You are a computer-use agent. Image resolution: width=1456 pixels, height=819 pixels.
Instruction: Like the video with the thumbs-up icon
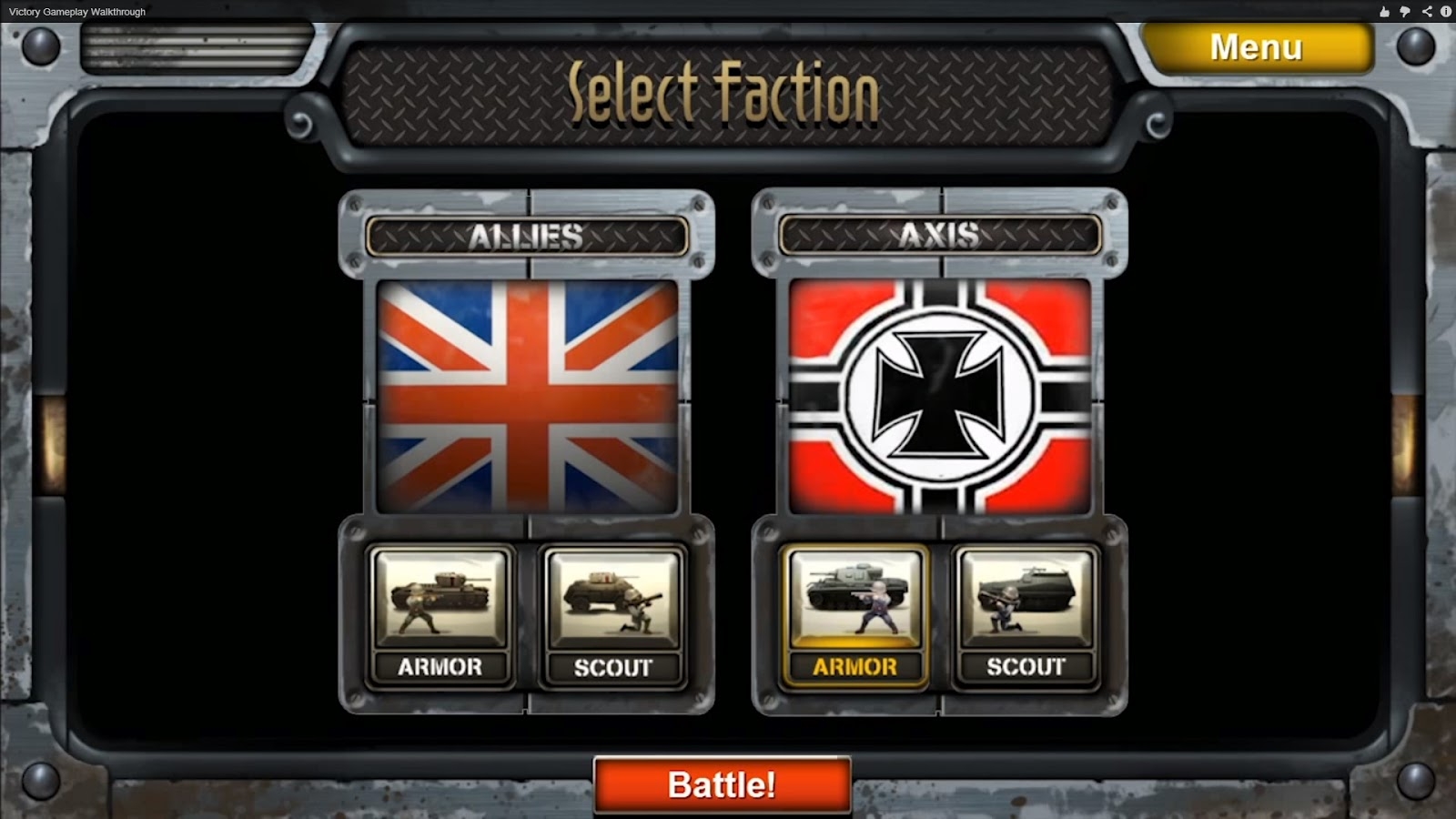click(1384, 12)
